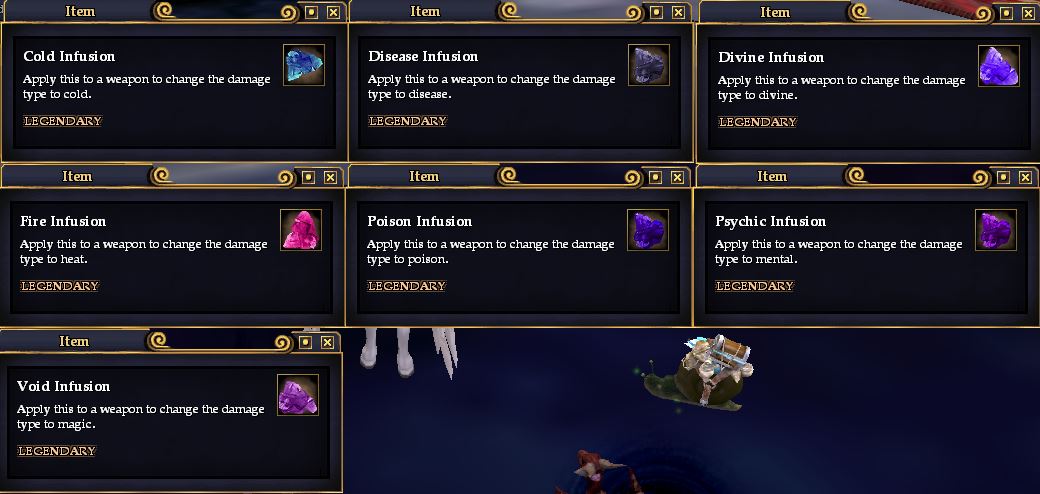Close the Poison Infusion item window
Image resolution: width=1040 pixels, height=494 pixels.
tap(677, 177)
